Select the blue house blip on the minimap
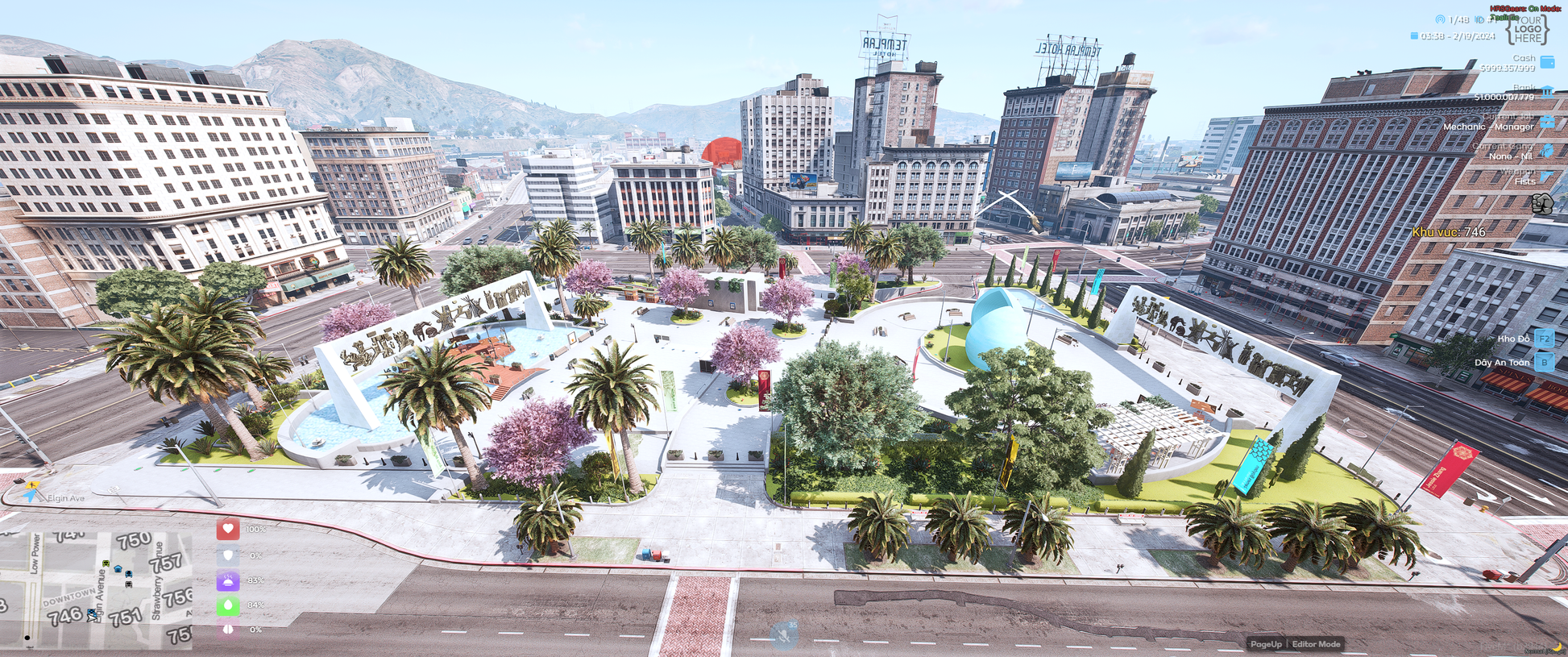Image resolution: width=1568 pixels, height=657 pixels. click(x=118, y=569)
